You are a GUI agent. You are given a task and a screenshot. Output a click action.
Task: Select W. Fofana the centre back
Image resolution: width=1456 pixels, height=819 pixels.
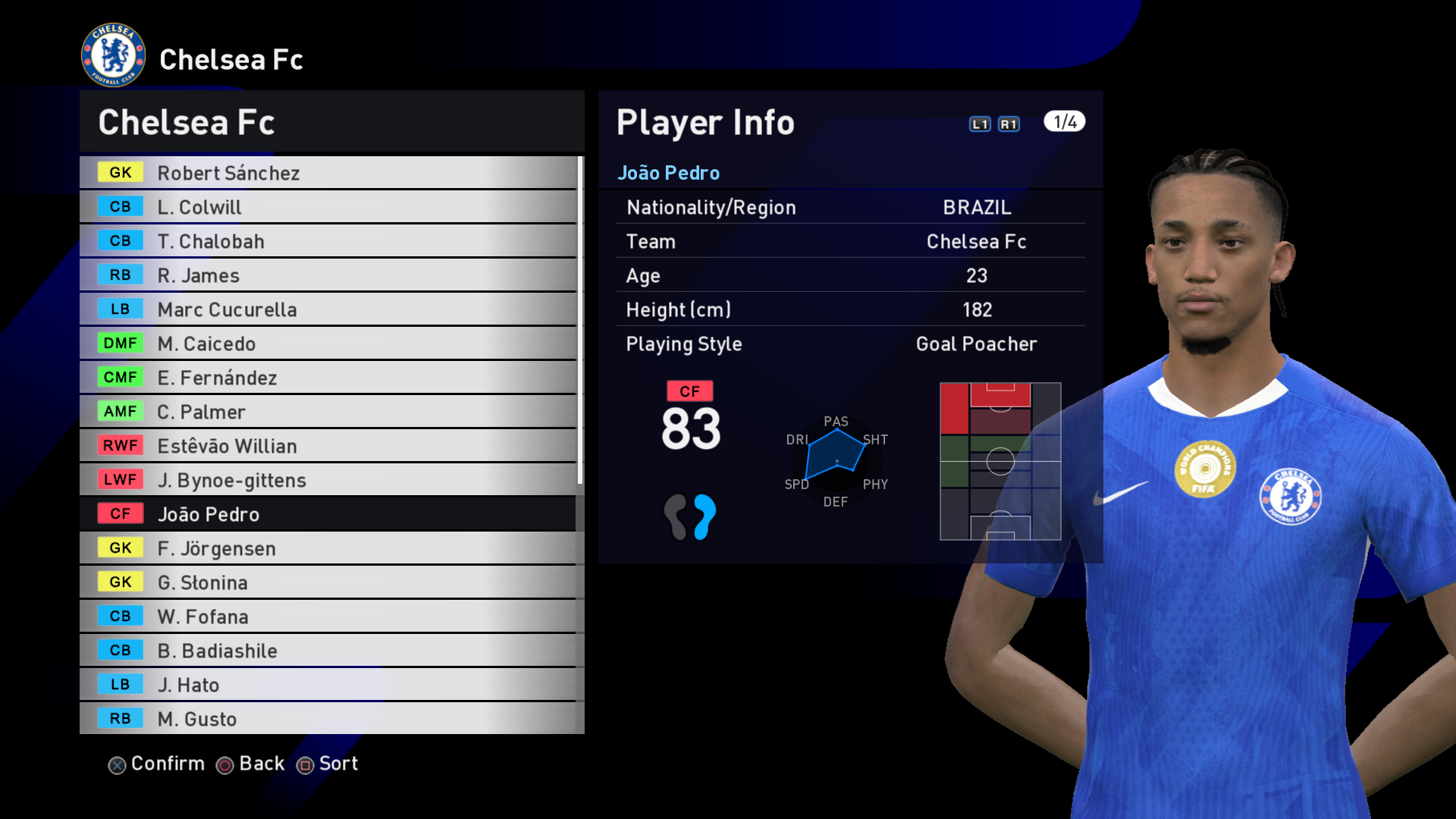328,617
